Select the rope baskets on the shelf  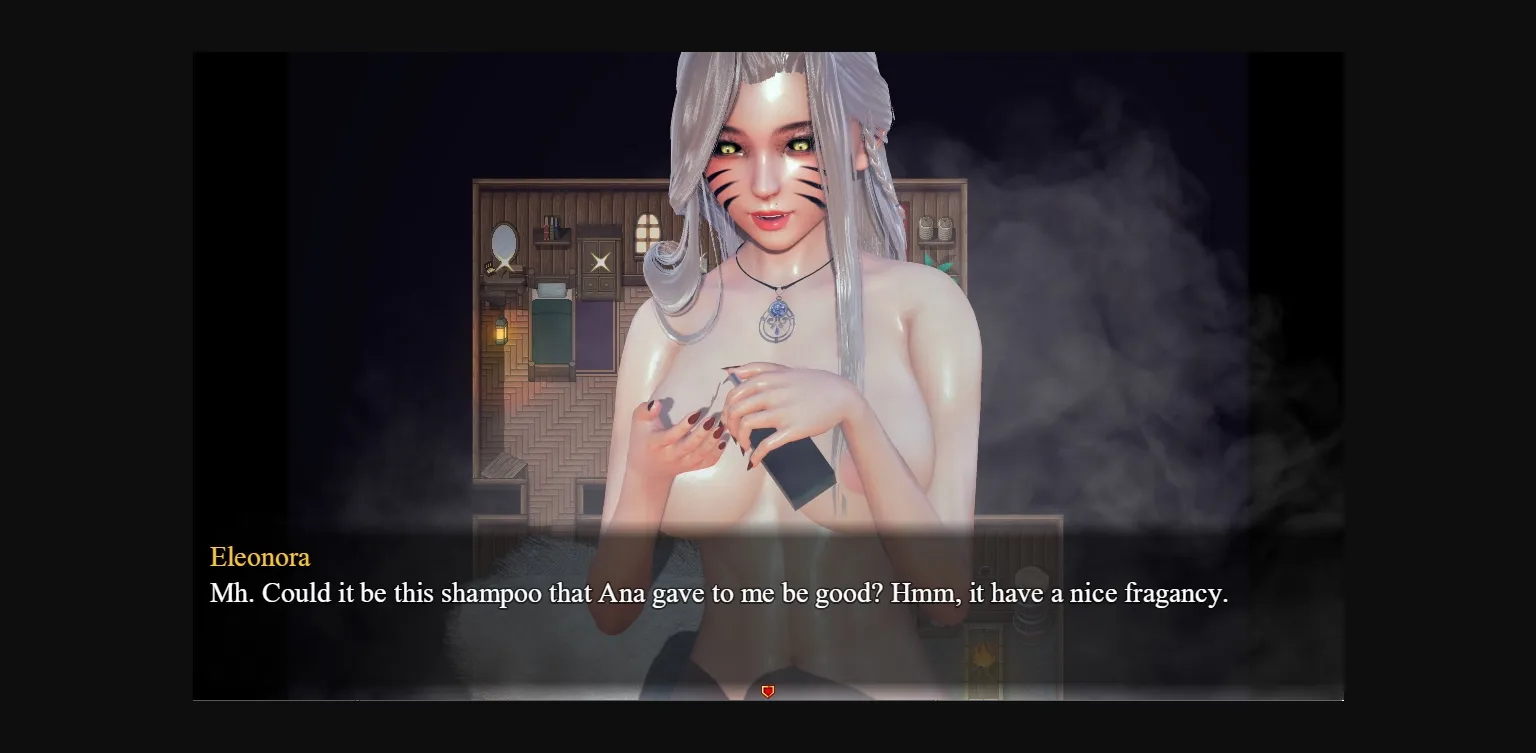tap(935, 228)
